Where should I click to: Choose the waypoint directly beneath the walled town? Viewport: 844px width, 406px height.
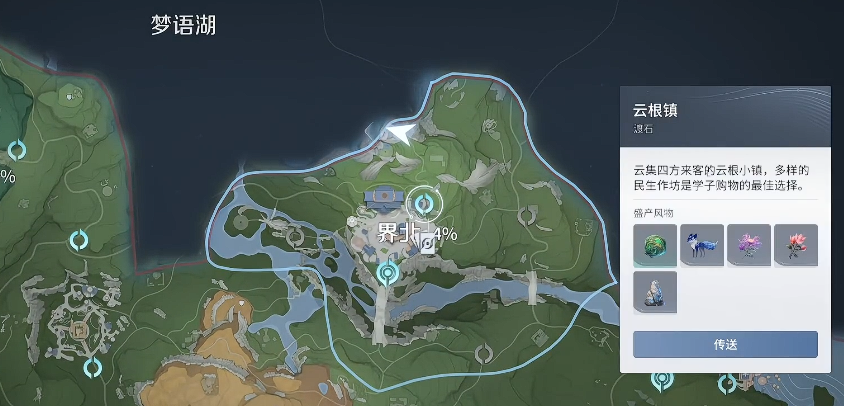click(93, 367)
